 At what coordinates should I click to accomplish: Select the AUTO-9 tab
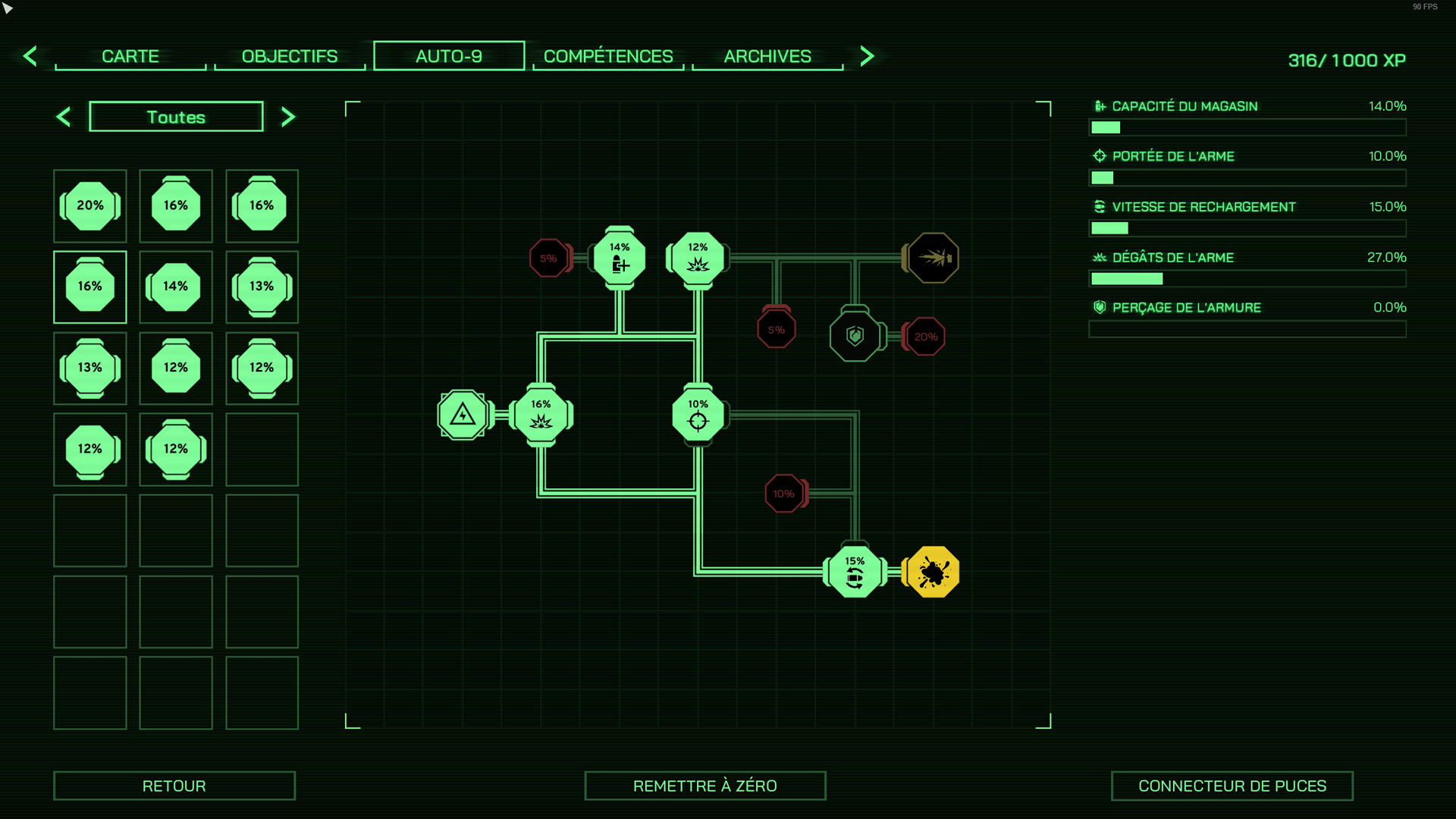pos(449,56)
